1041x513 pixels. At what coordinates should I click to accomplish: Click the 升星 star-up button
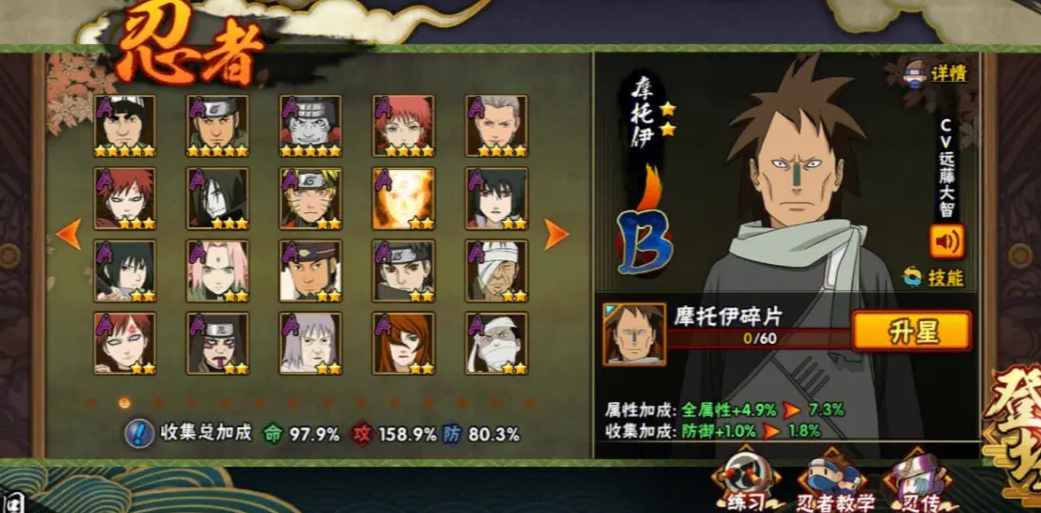[911, 331]
